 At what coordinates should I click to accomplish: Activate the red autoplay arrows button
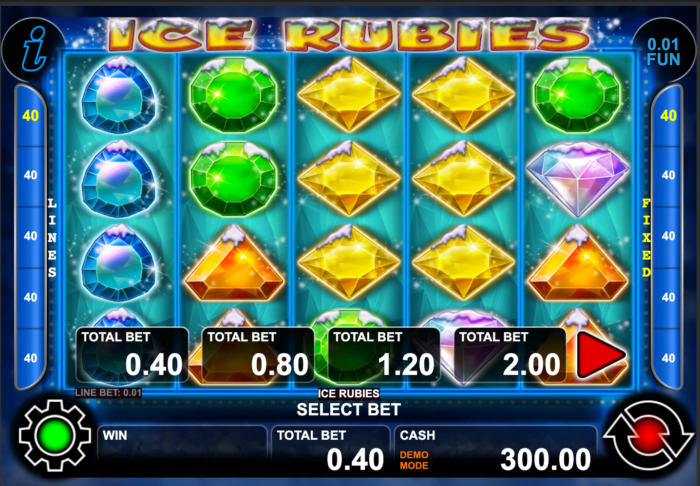pos(647,438)
